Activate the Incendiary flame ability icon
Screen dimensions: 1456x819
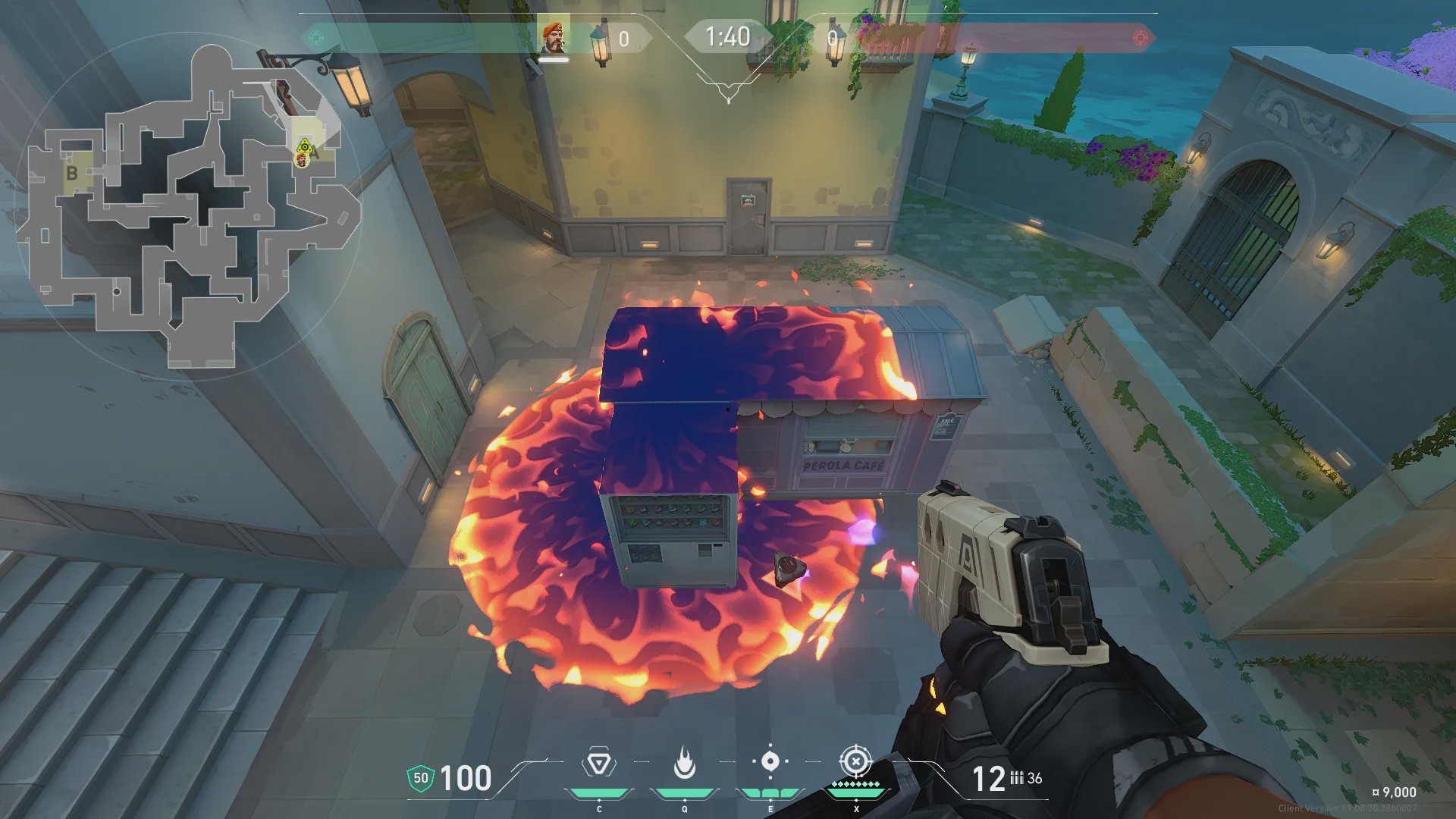click(x=684, y=763)
